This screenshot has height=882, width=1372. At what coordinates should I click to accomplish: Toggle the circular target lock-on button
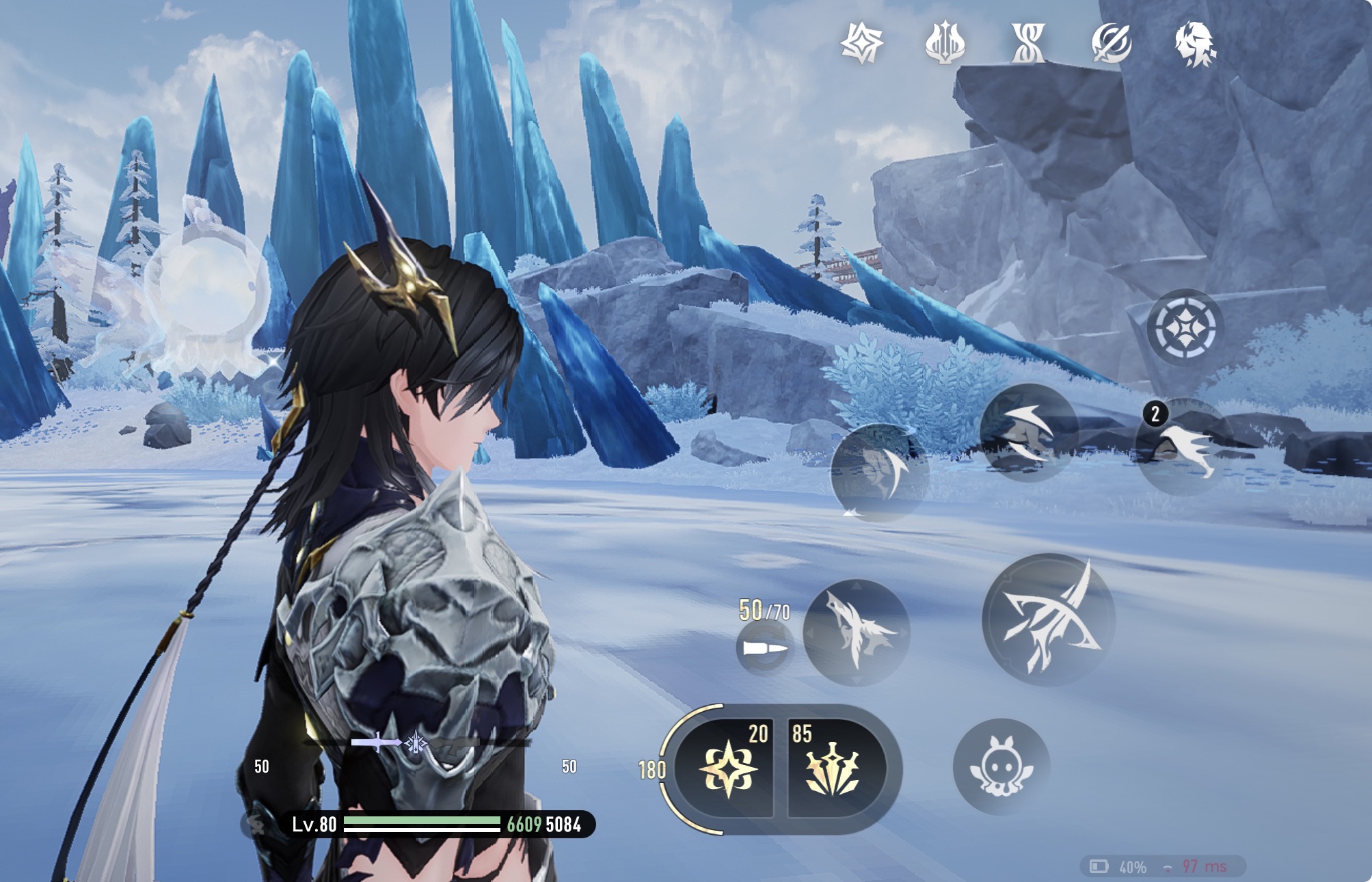coord(1185,328)
